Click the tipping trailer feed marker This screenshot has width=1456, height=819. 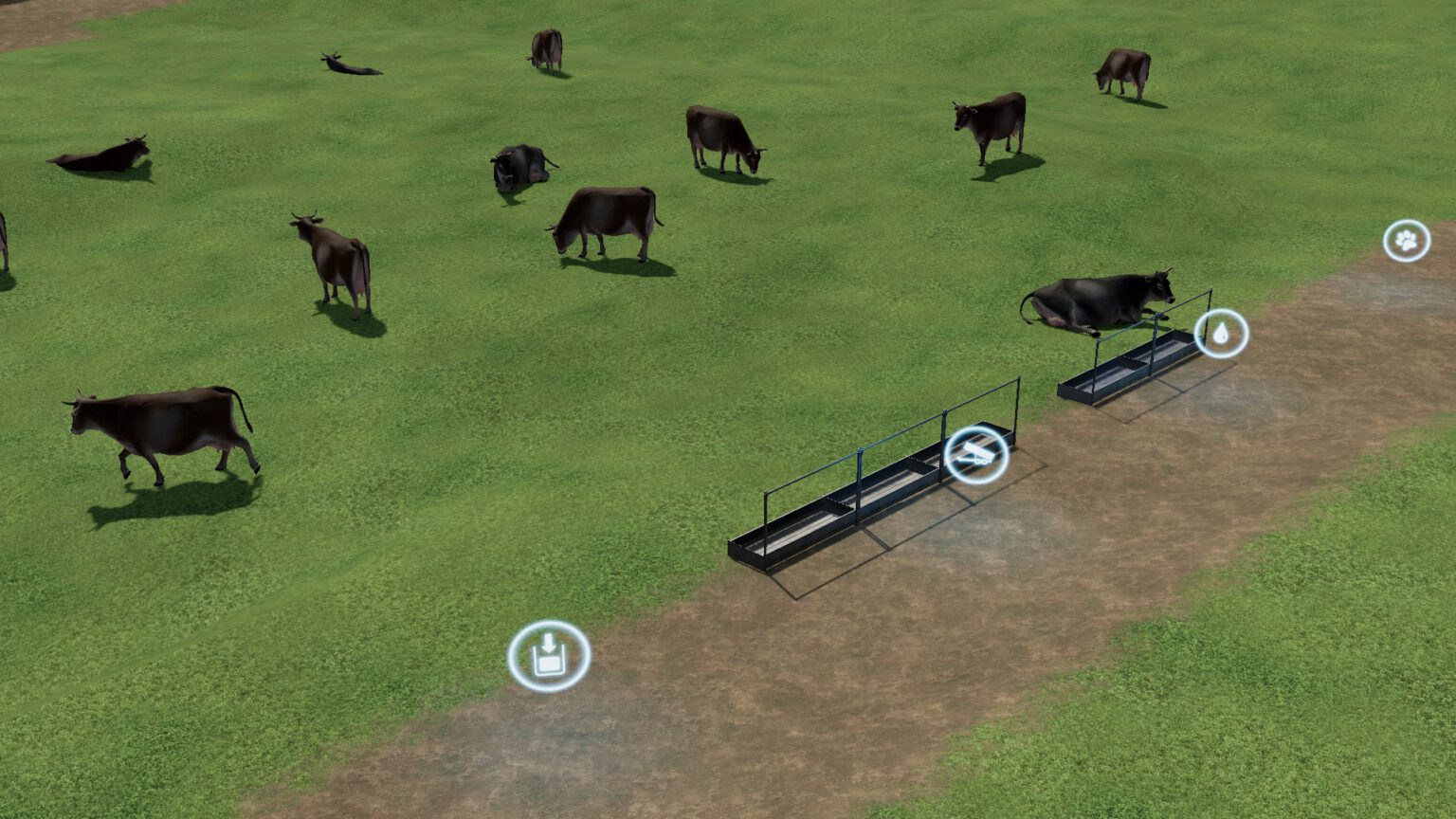[976, 456]
